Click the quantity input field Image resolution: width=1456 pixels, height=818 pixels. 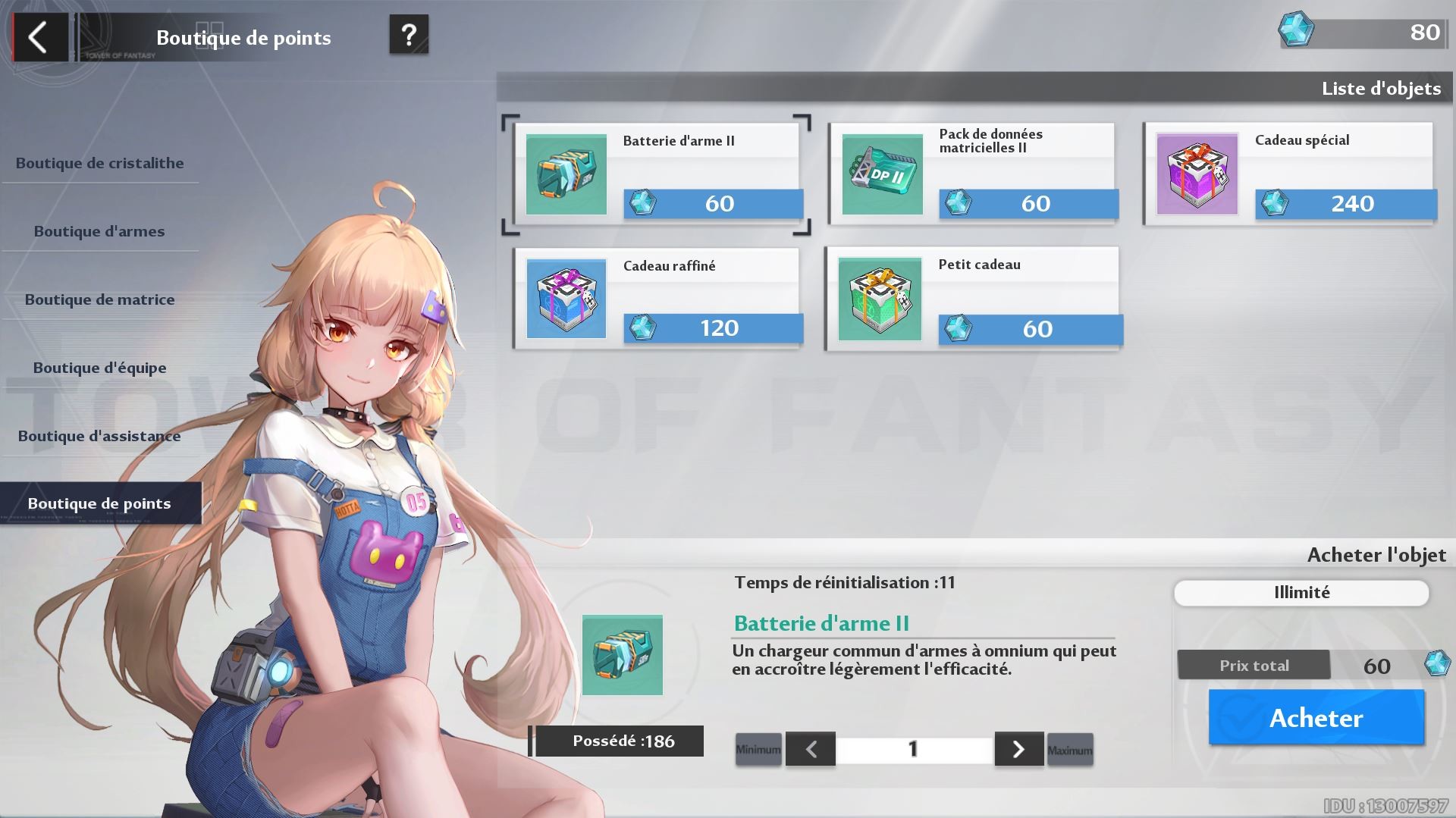click(x=914, y=749)
